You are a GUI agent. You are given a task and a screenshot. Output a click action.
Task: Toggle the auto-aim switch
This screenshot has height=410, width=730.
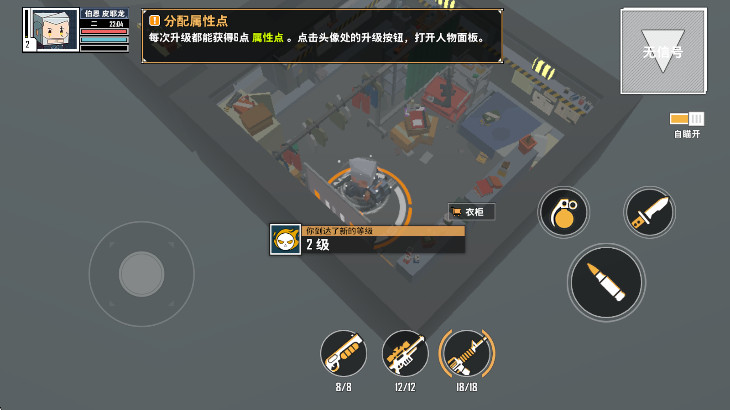click(687, 119)
